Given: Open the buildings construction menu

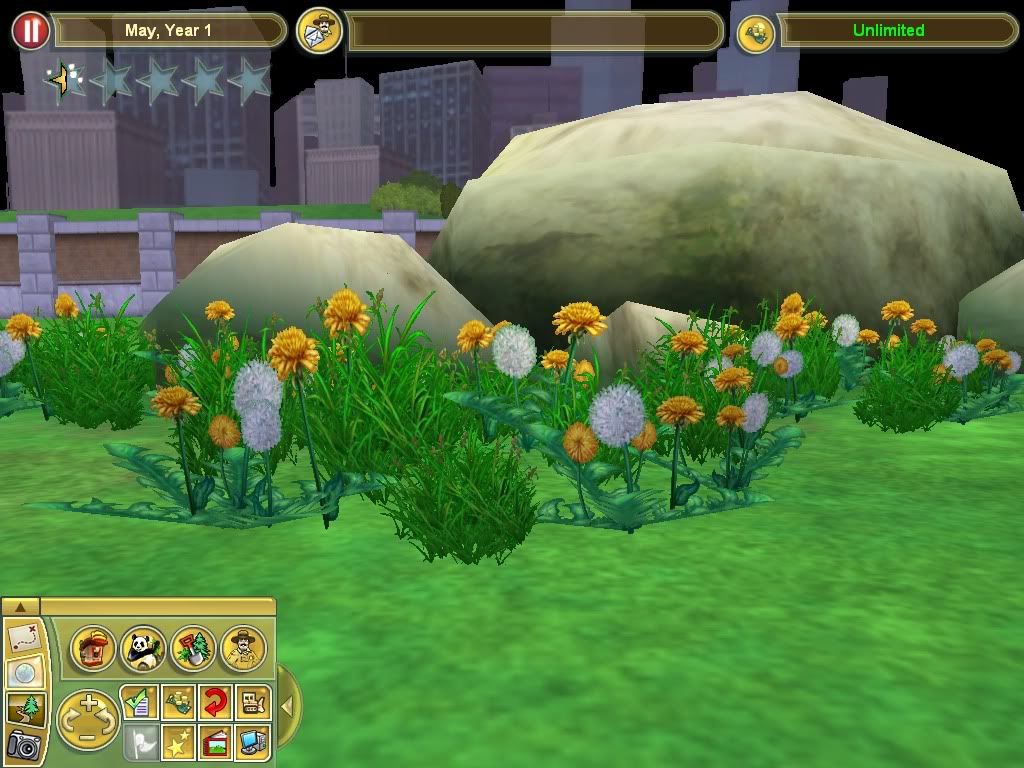Looking at the screenshot, I should point(93,649).
